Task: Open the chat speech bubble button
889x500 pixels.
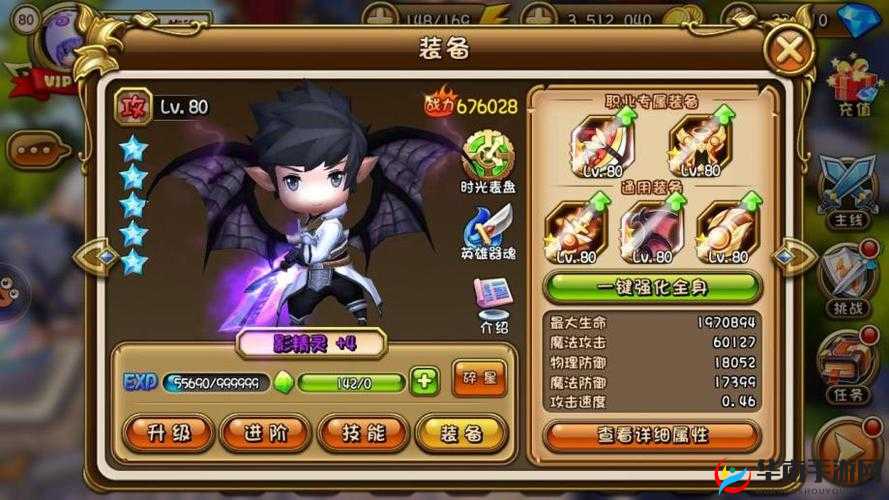Action: click(x=37, y=151)
